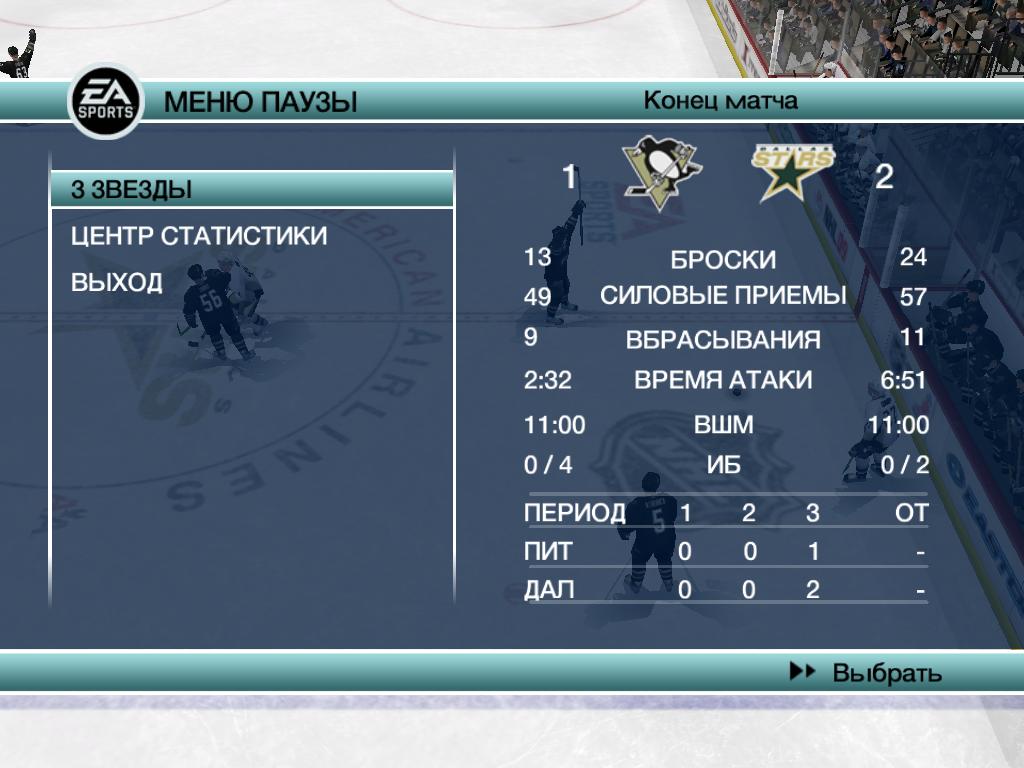Click the Выбрать confirm button
Screen dimensions: 1024x768
pyautogui.click(x=866, y=672)
